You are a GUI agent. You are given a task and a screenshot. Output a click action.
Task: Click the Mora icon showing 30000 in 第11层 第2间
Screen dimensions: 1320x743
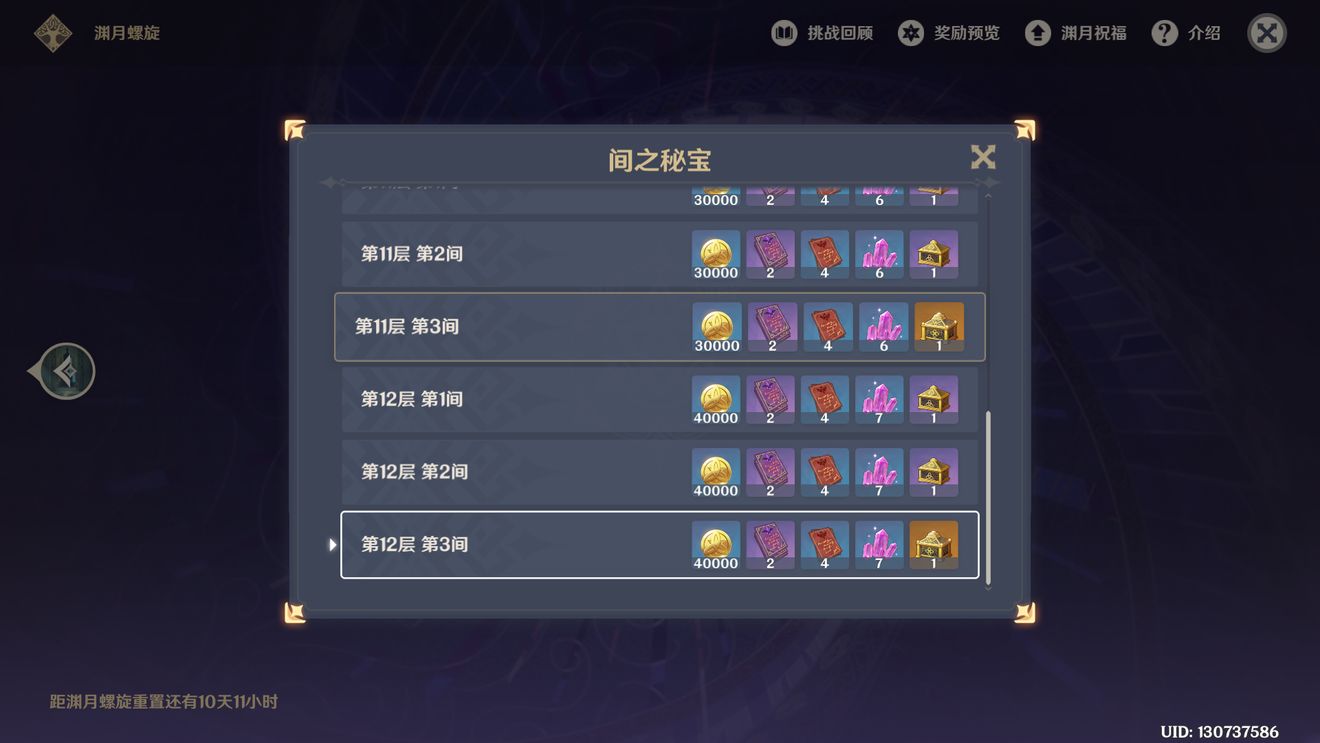(715, 253)
